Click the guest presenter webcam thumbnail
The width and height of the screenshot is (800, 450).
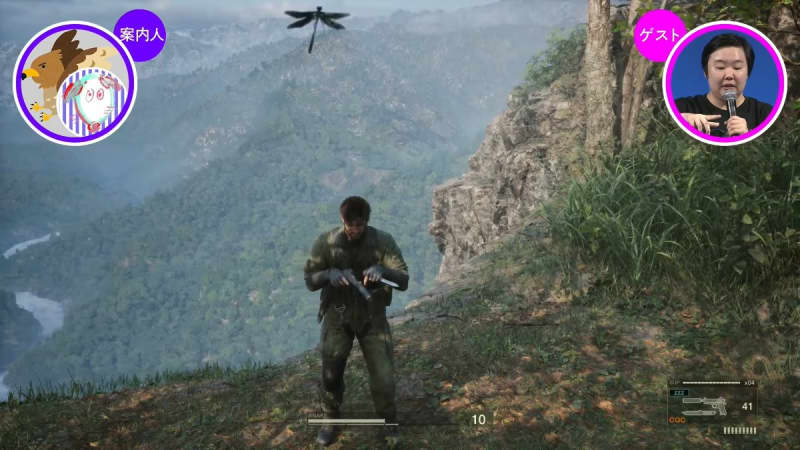[724, 84]
